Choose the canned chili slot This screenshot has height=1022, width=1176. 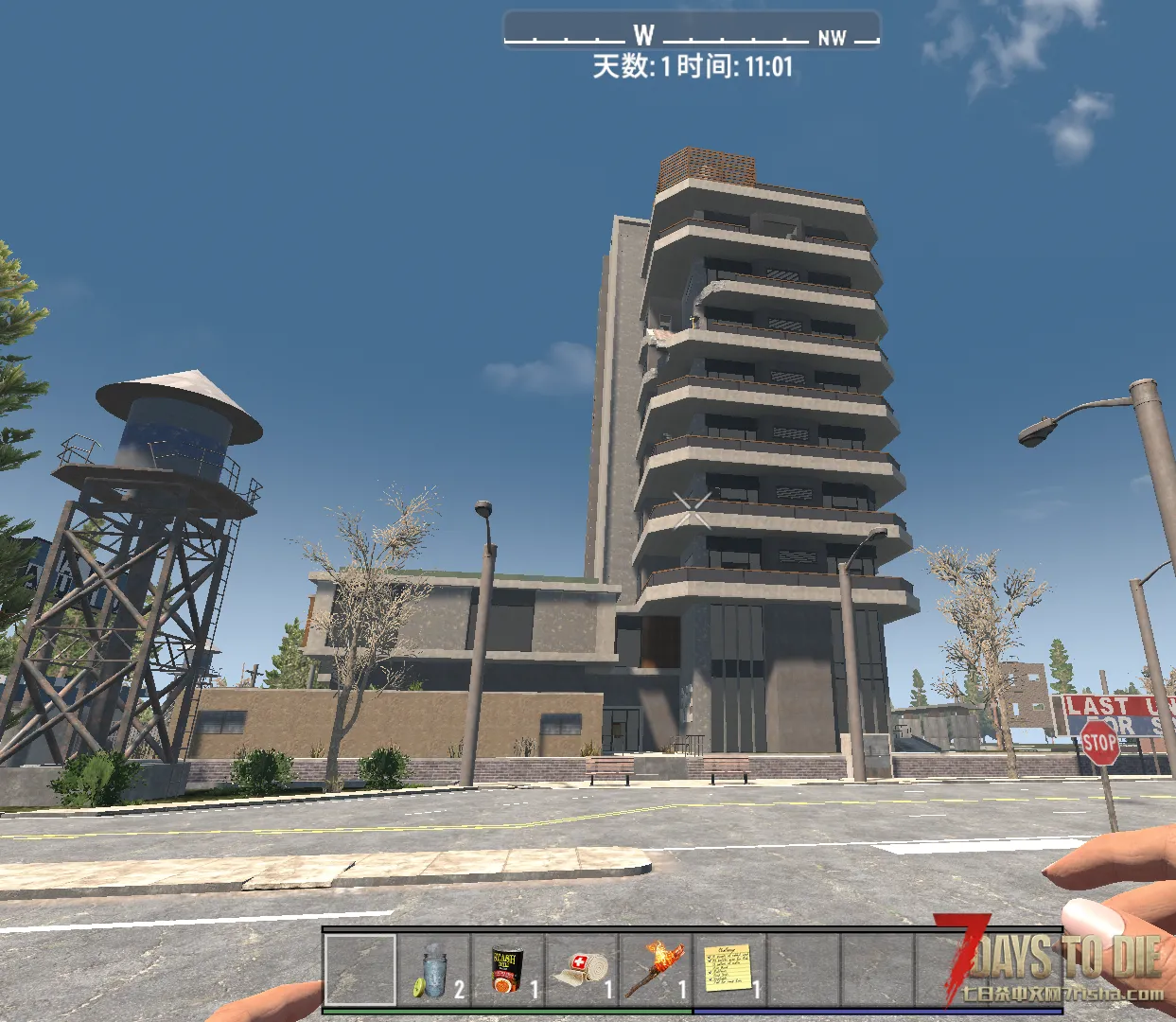pyautogui.click(x=508, y=970)
